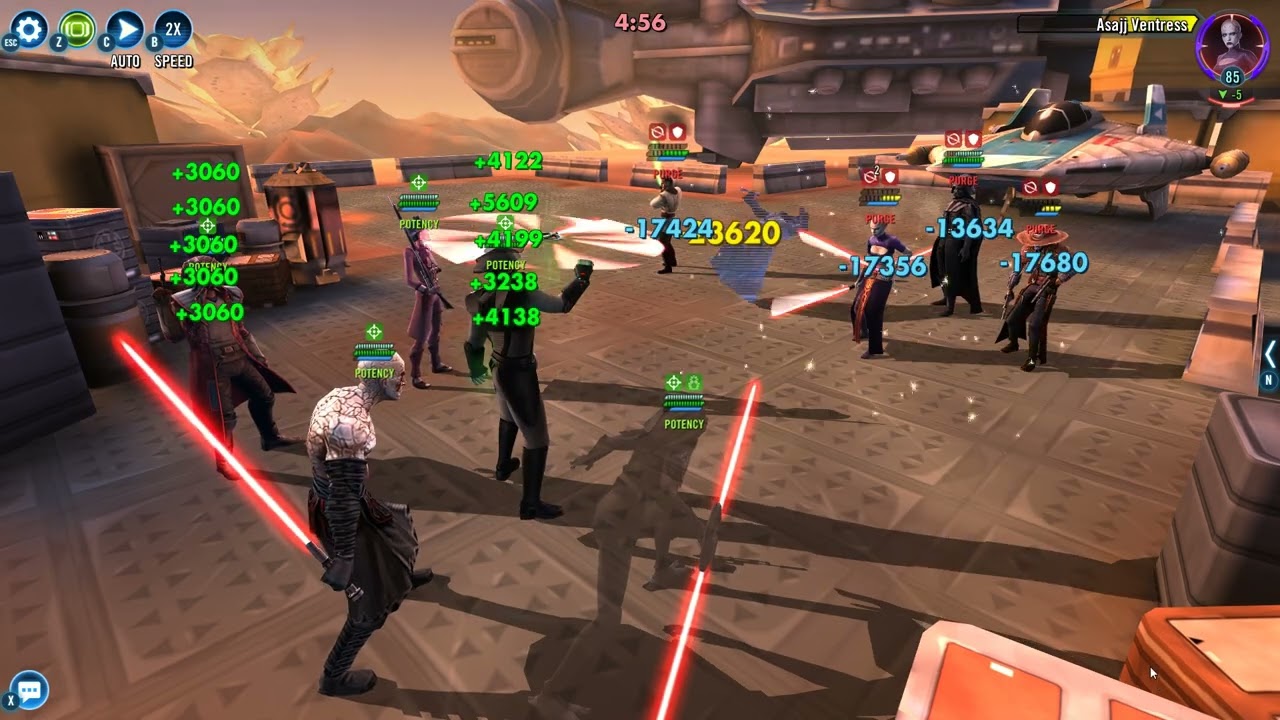Change the 2X battle speed
Screen dimensions: 1280x720
(x=173, y=29)
